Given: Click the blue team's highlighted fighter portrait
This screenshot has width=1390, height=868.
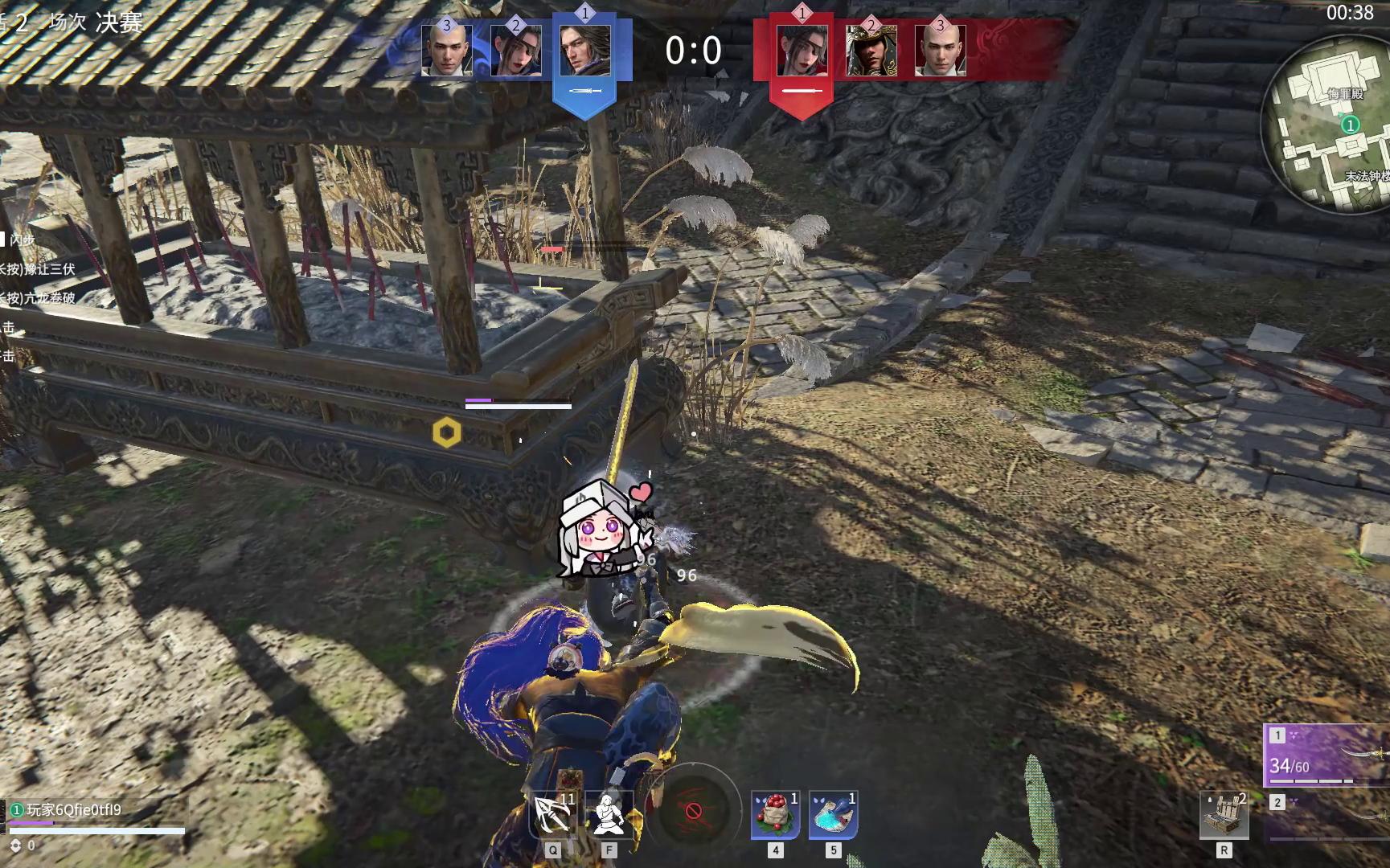Looking at the screenshot, I should [584, 51].
